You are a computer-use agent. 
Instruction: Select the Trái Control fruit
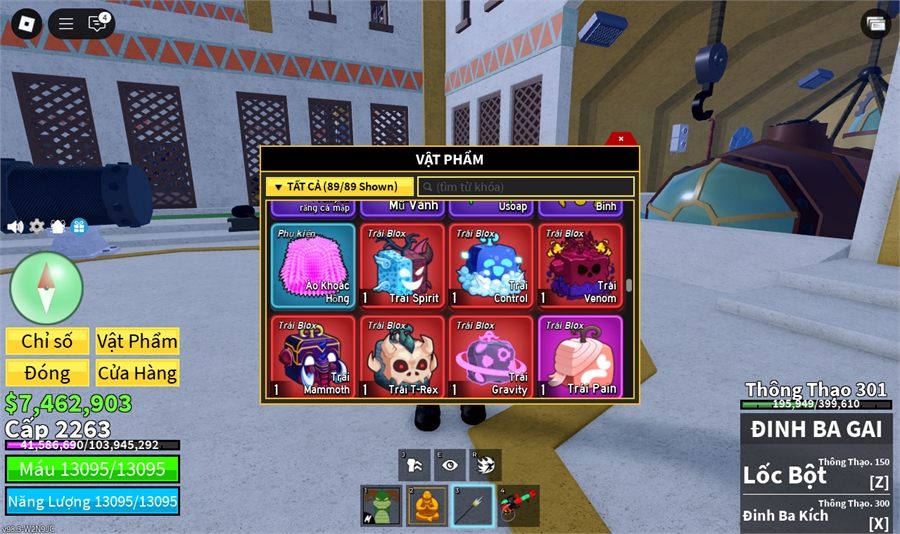pos(491,265)
